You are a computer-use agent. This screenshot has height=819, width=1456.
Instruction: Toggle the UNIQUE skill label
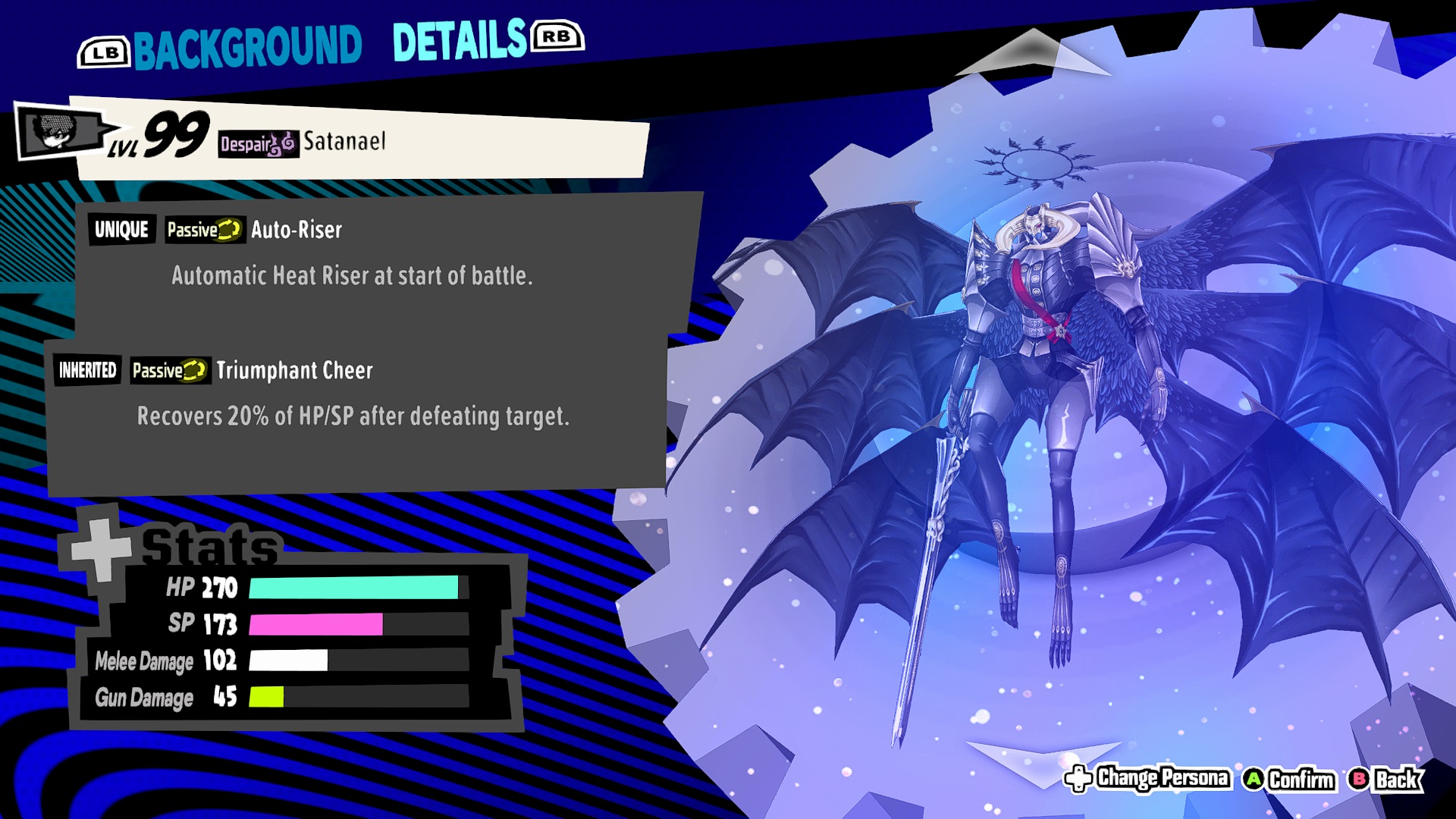[121, 229]
